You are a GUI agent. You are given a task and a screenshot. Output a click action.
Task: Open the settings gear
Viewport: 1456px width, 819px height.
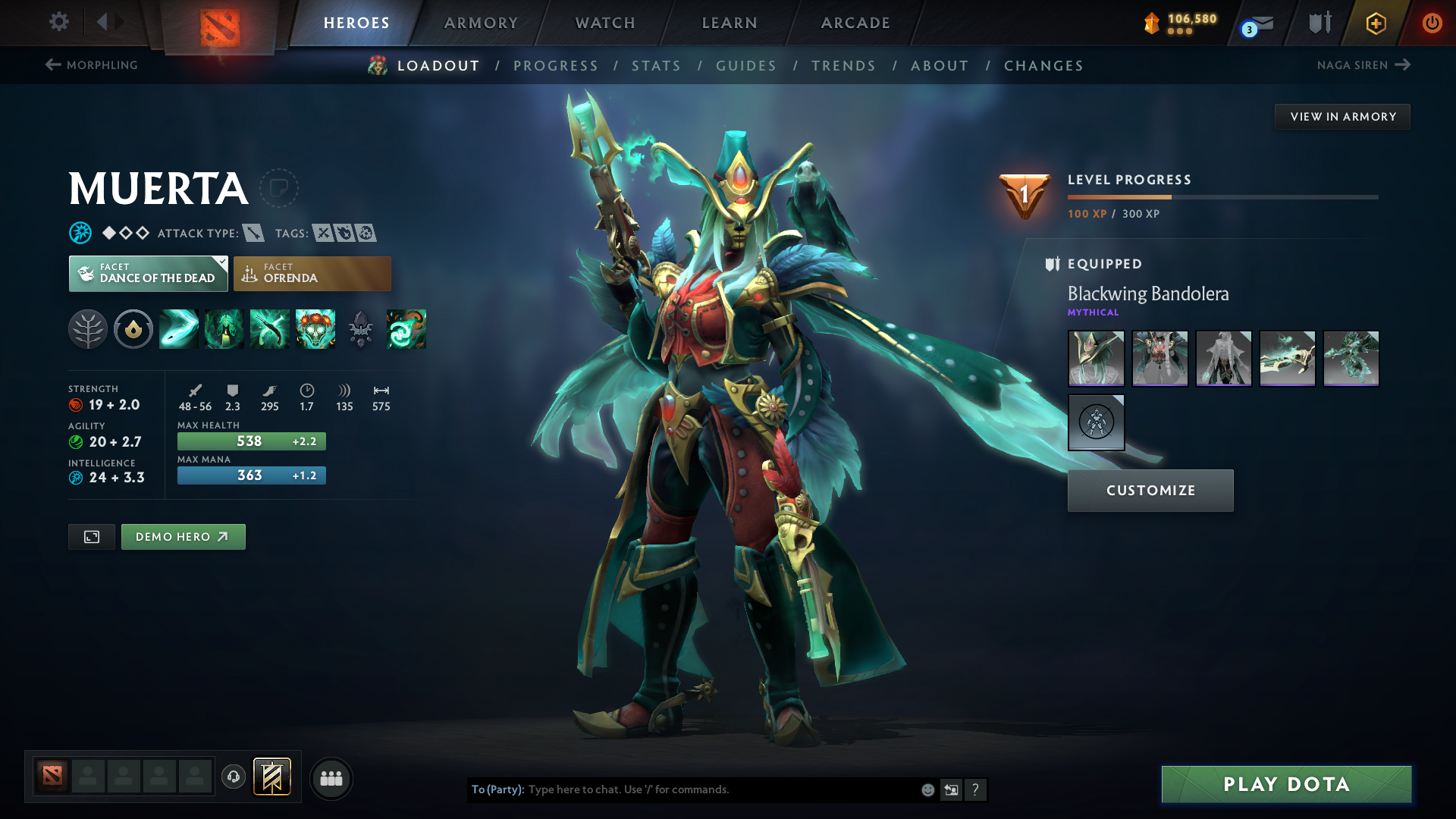(x=59, y=22)
